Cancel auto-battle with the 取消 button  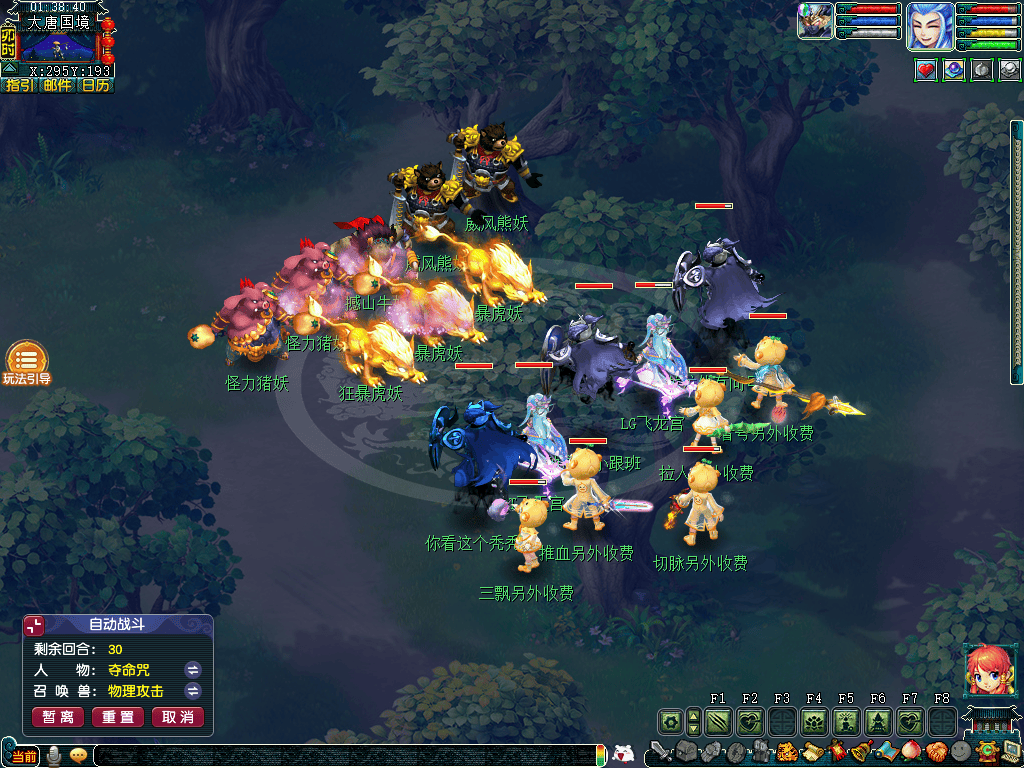coord(178,717)
